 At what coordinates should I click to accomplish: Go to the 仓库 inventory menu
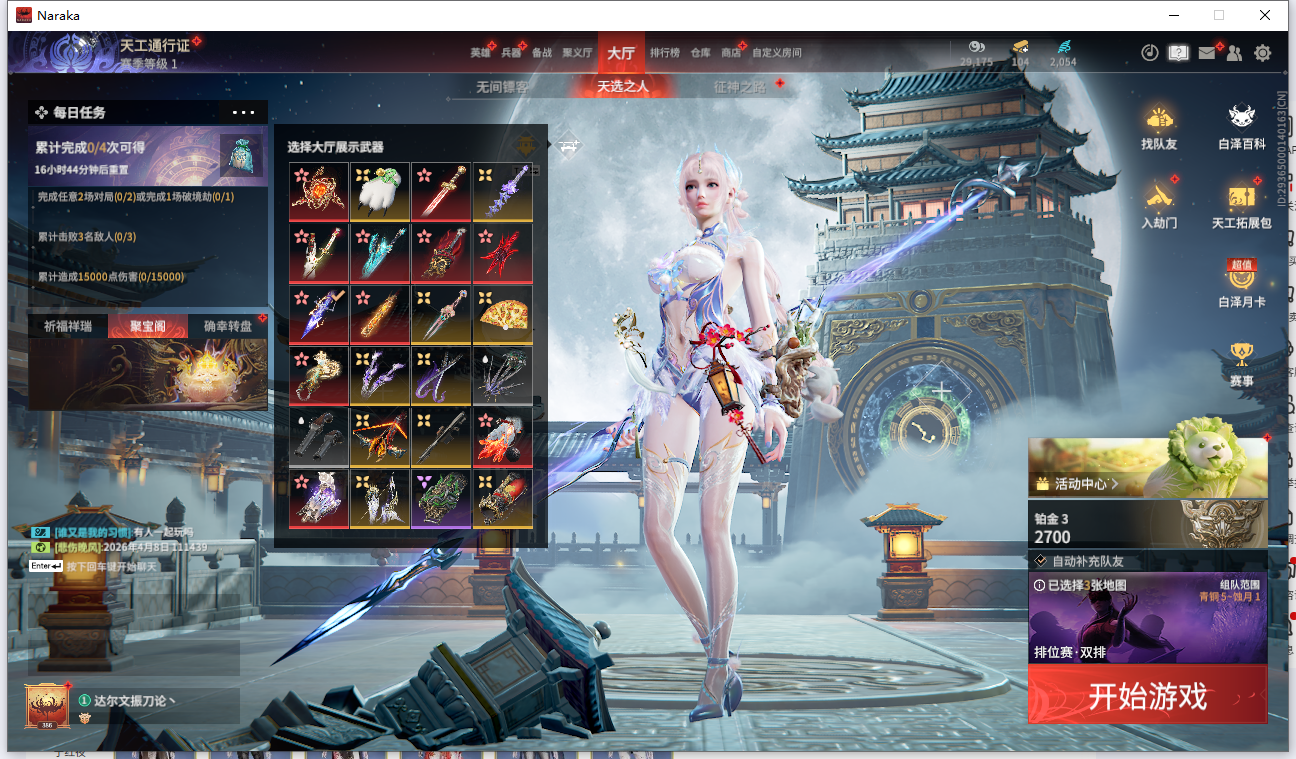tap(700, 53)
